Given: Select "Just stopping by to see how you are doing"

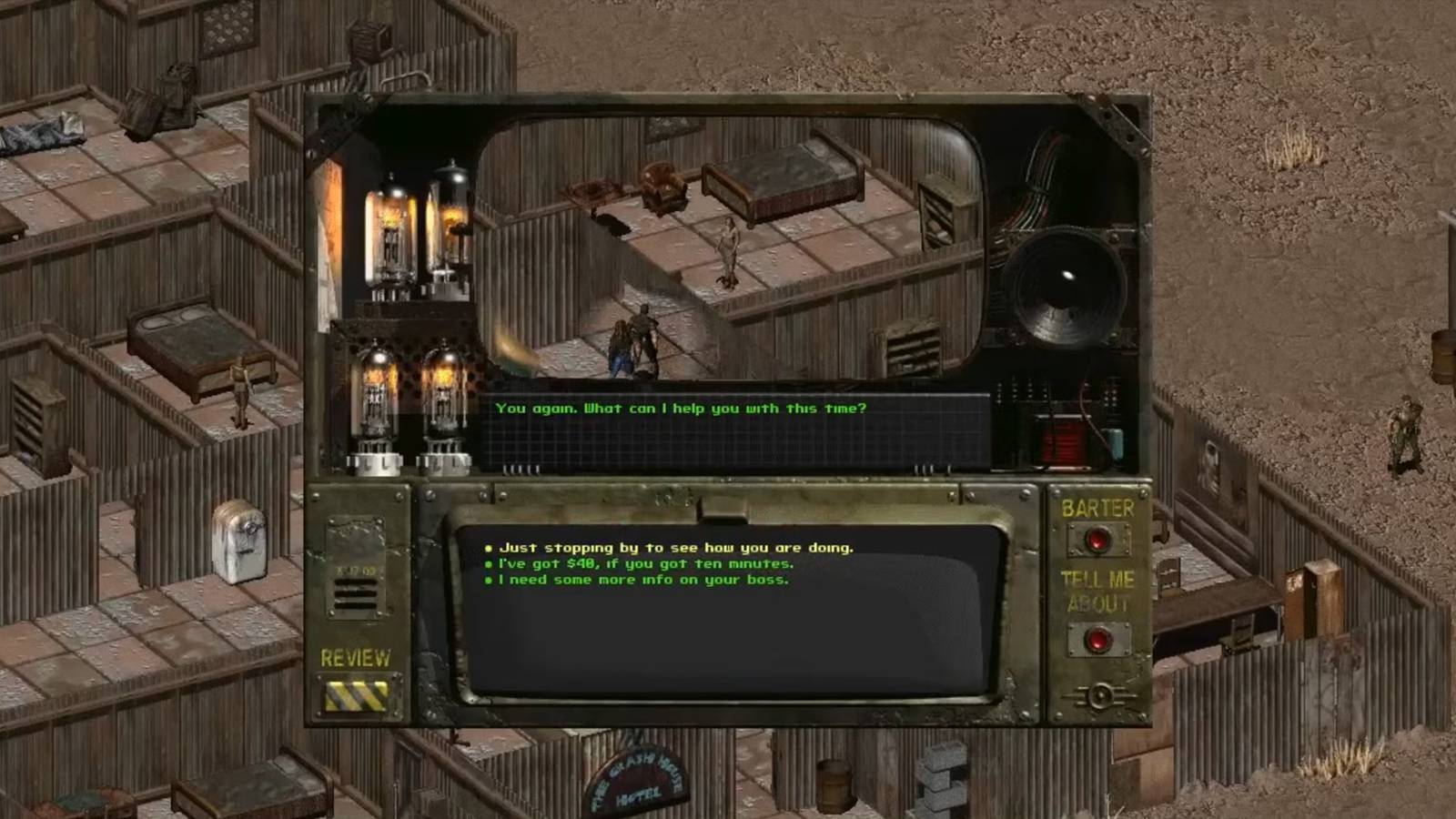Looking at the screenshot, I should pos(677,548).
